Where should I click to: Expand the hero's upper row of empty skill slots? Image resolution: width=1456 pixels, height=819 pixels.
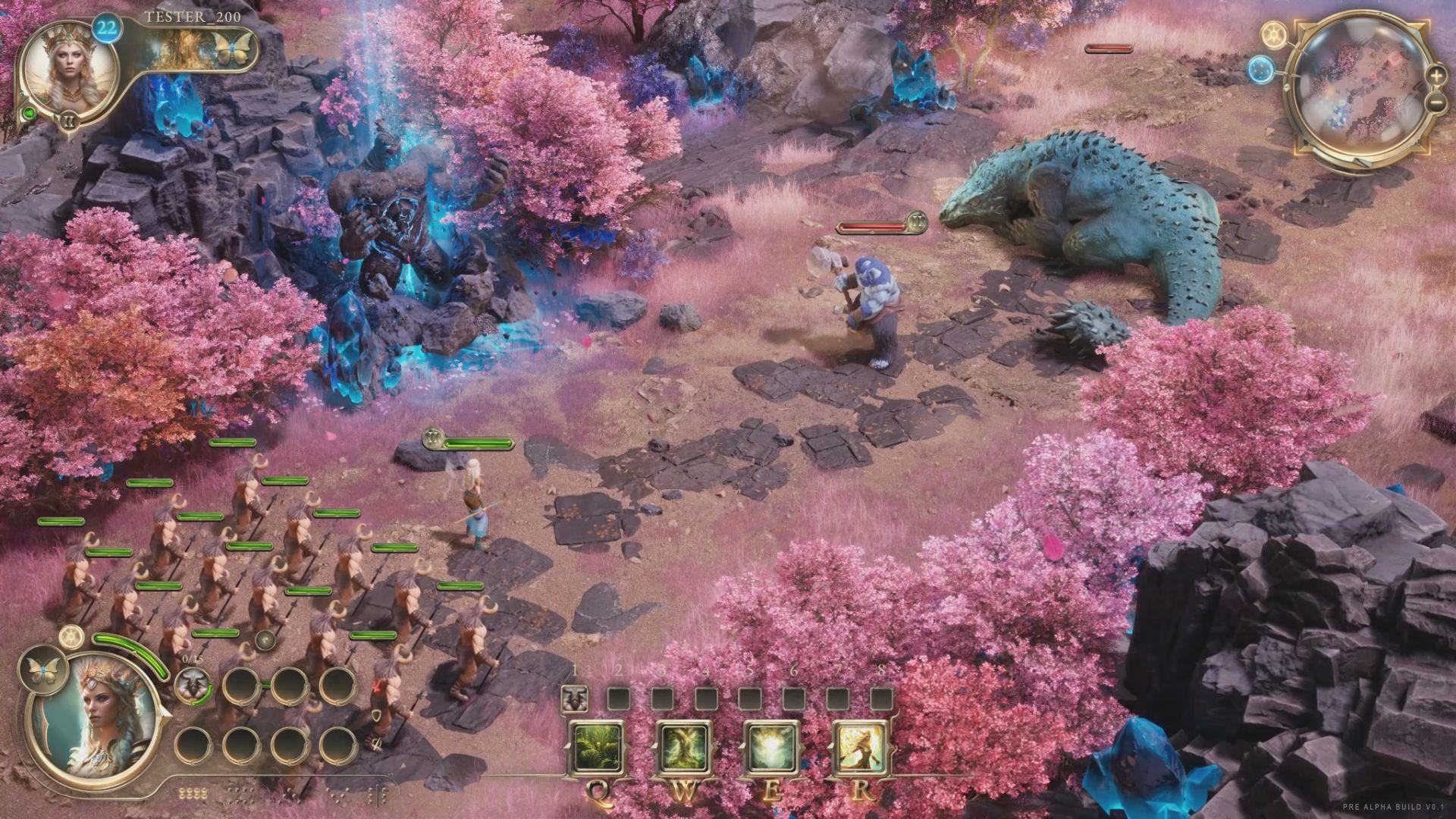pos(241,686)
